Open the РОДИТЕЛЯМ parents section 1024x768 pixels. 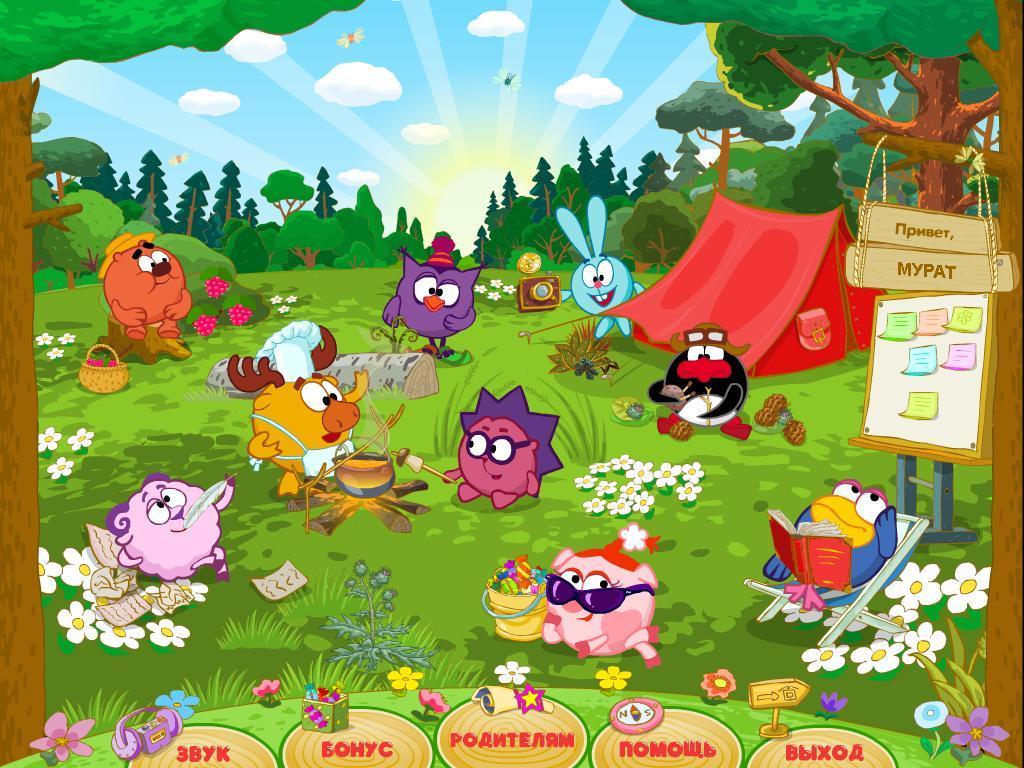(x=512, y=740)
